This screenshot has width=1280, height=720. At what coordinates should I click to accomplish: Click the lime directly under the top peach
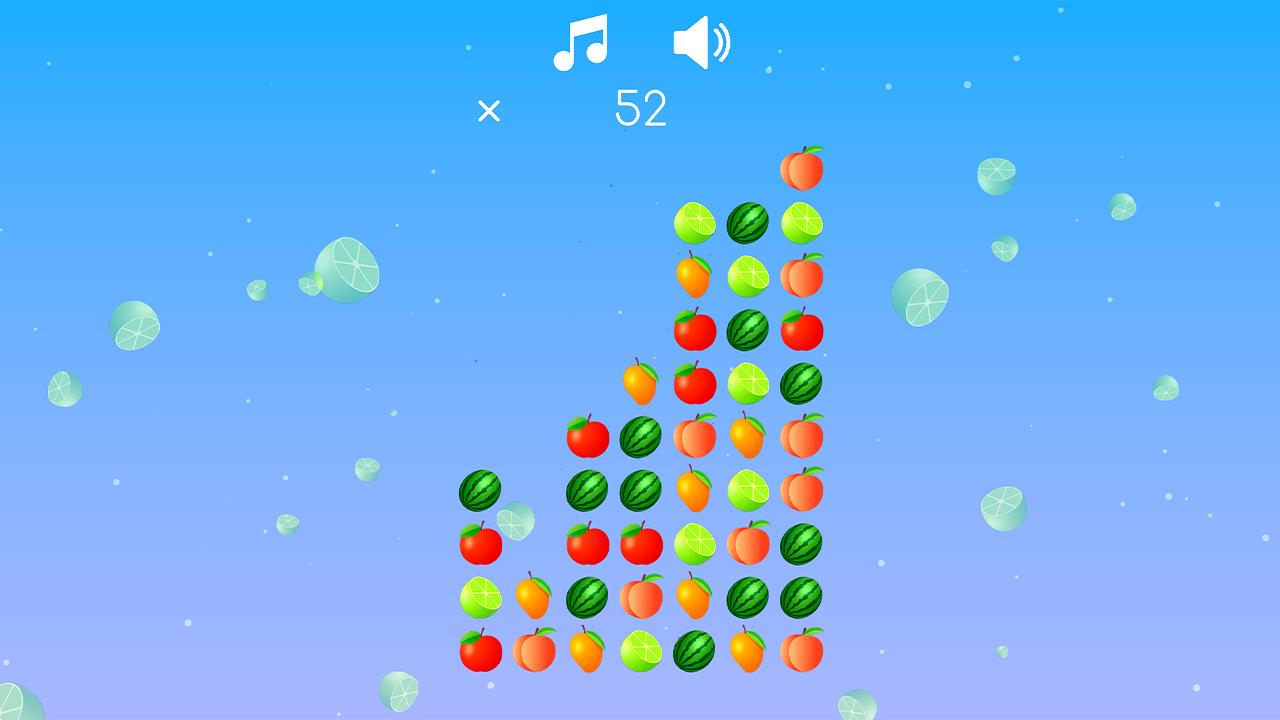tap(801, 221)
